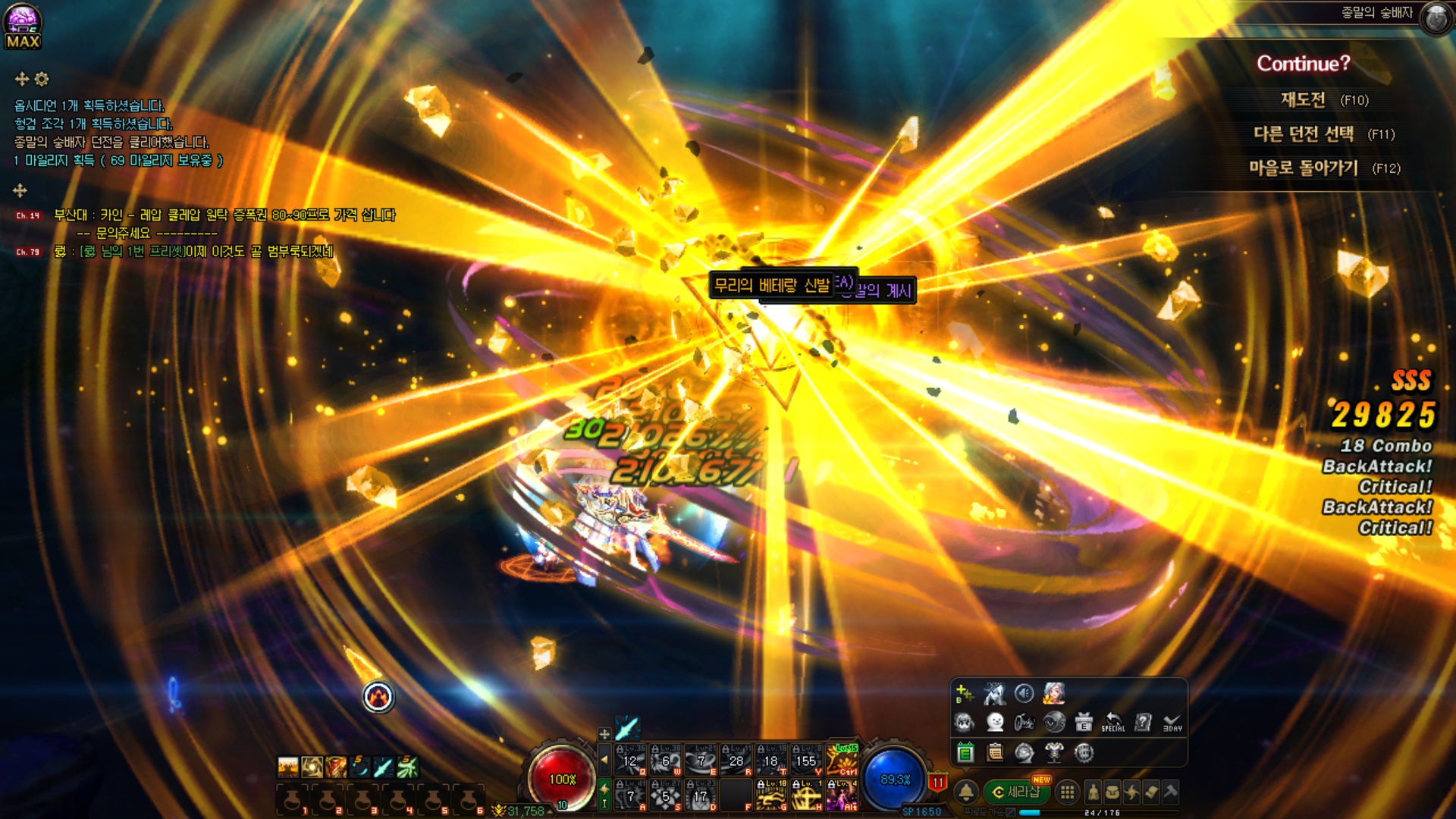Image resolution: width=1456 pixels, height=819 pixels.
Task: Open the 3DAY checkmark attendance icon
Action: (1172, 722)
